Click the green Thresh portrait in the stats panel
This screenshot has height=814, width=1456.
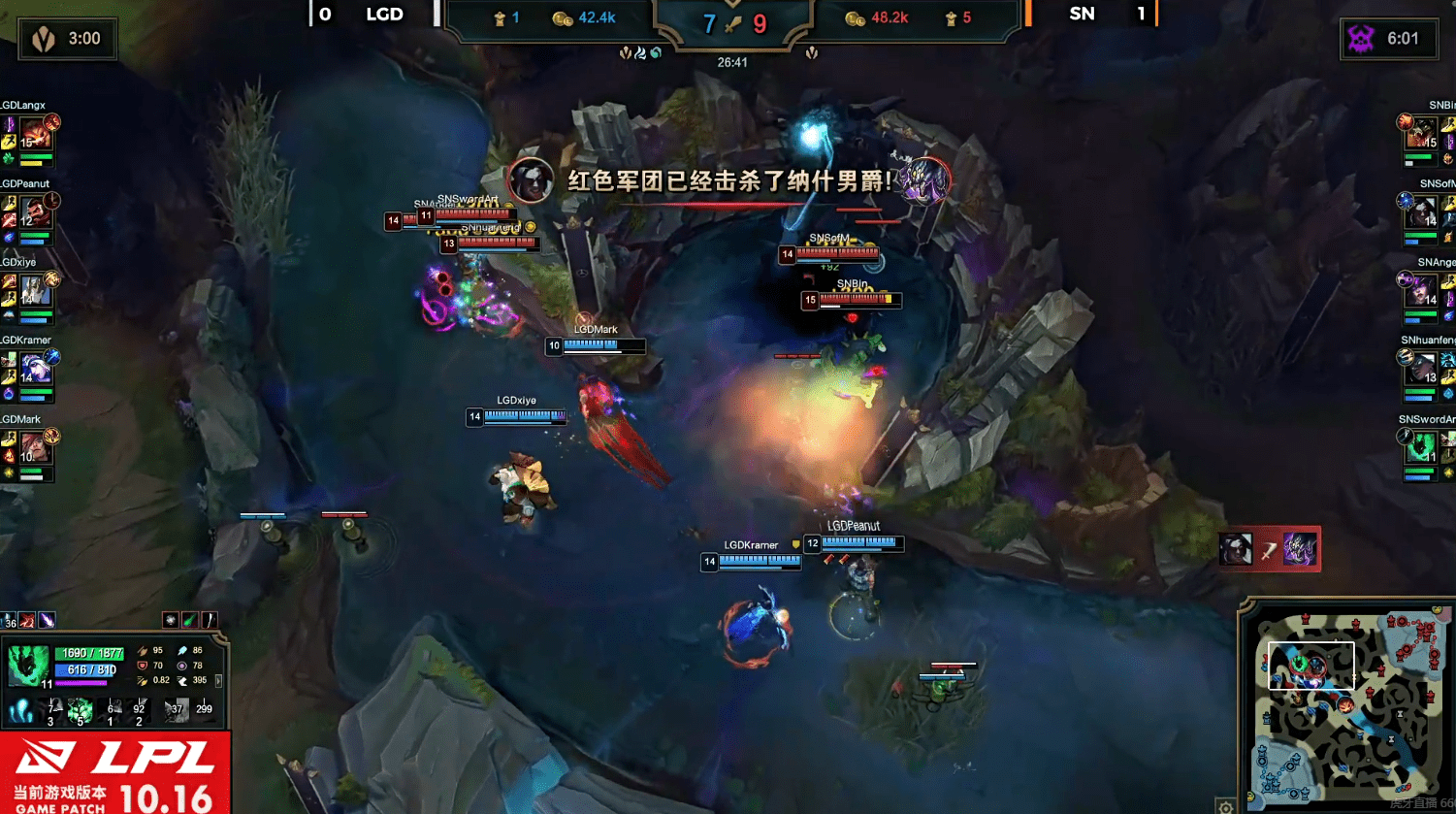point(28,666)
